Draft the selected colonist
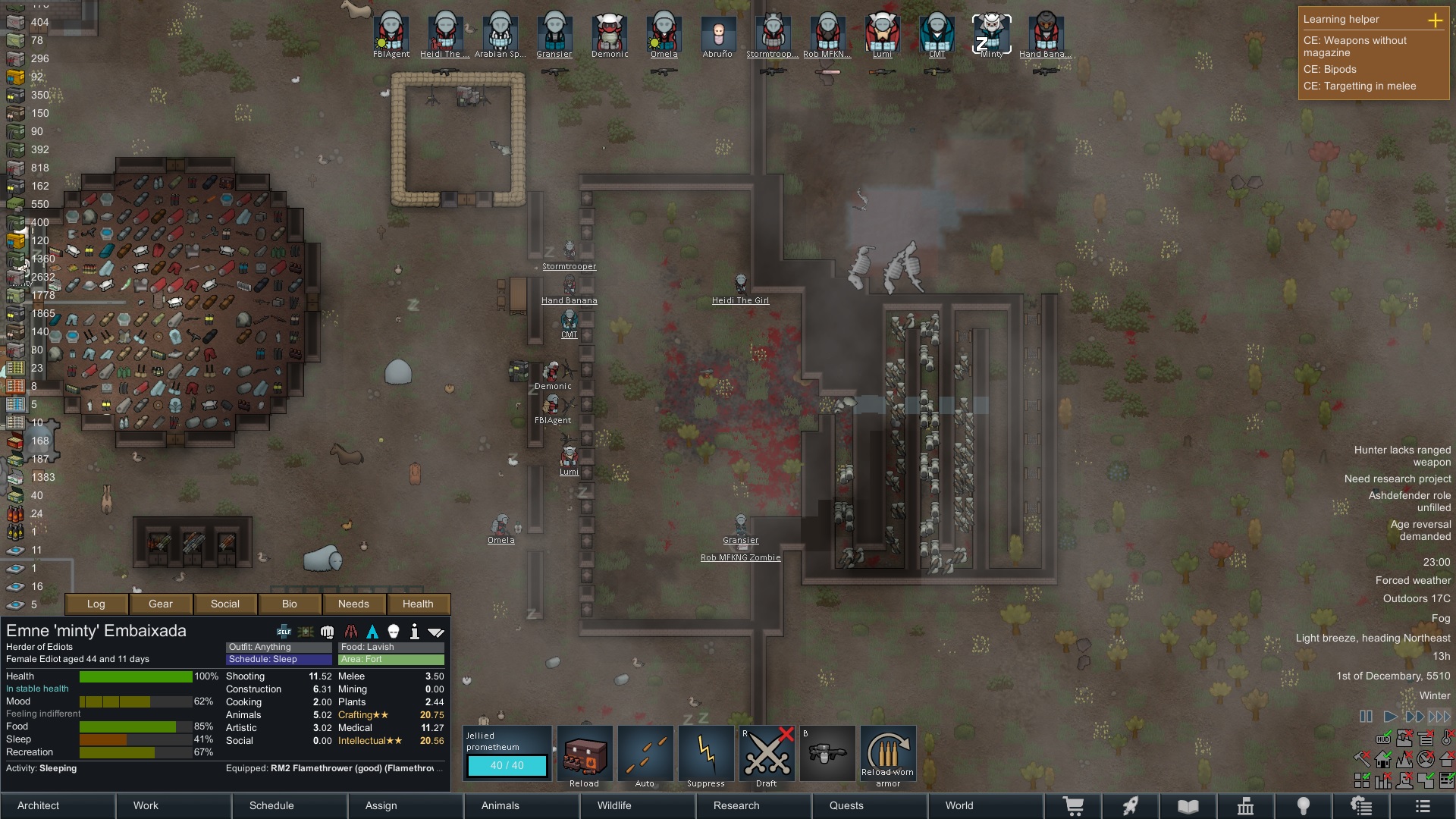 pyautogui.click(x=767, y=756)
